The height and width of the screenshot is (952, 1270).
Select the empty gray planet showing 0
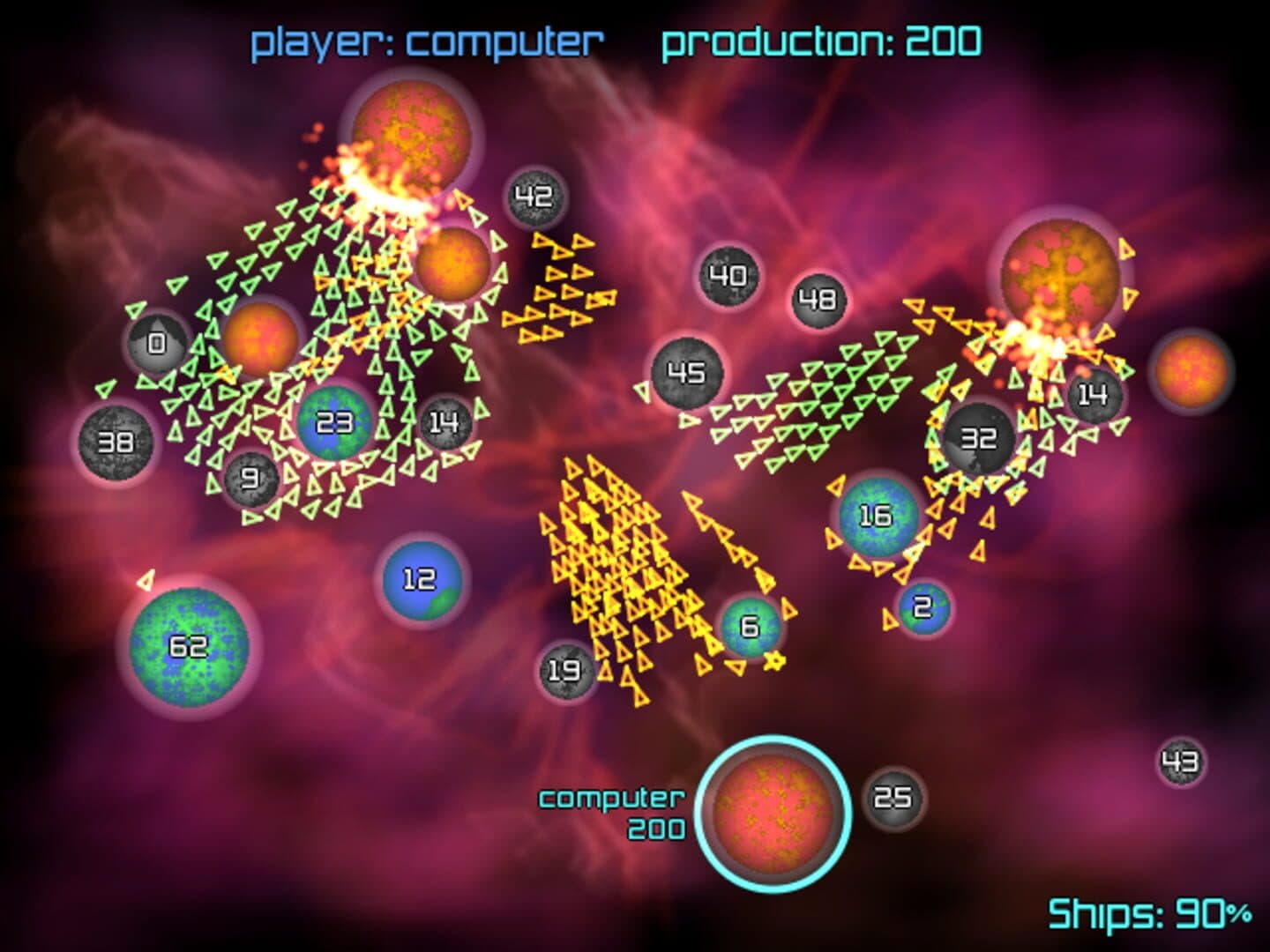click(x=157, y=344)
